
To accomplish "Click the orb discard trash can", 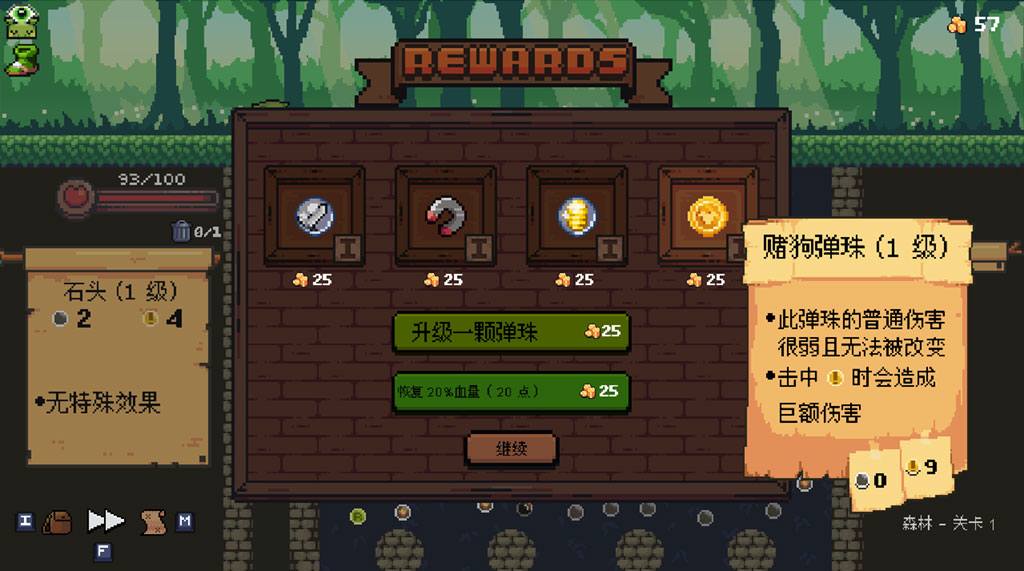I will coord(181,231).
